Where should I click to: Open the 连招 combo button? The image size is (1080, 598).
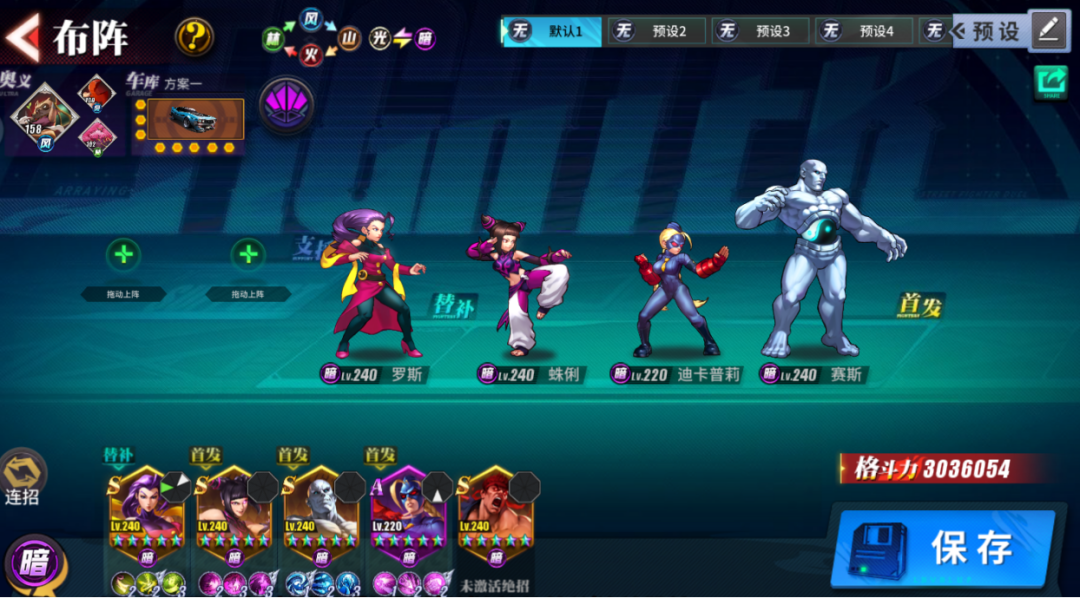pyautogui.click(x=22, y=476)
